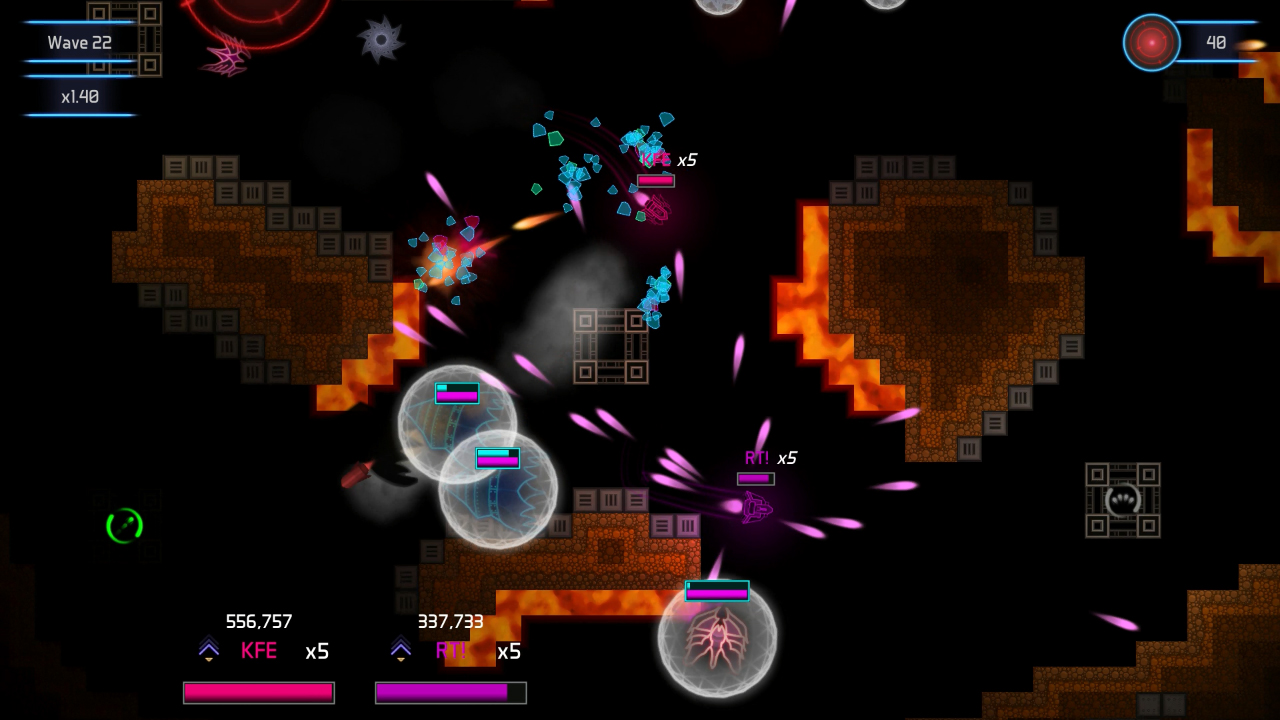Select the red bomb icon in top-right HUD
The image size is (1280, 720).
pyautogui.click(x=1150, y=43)
